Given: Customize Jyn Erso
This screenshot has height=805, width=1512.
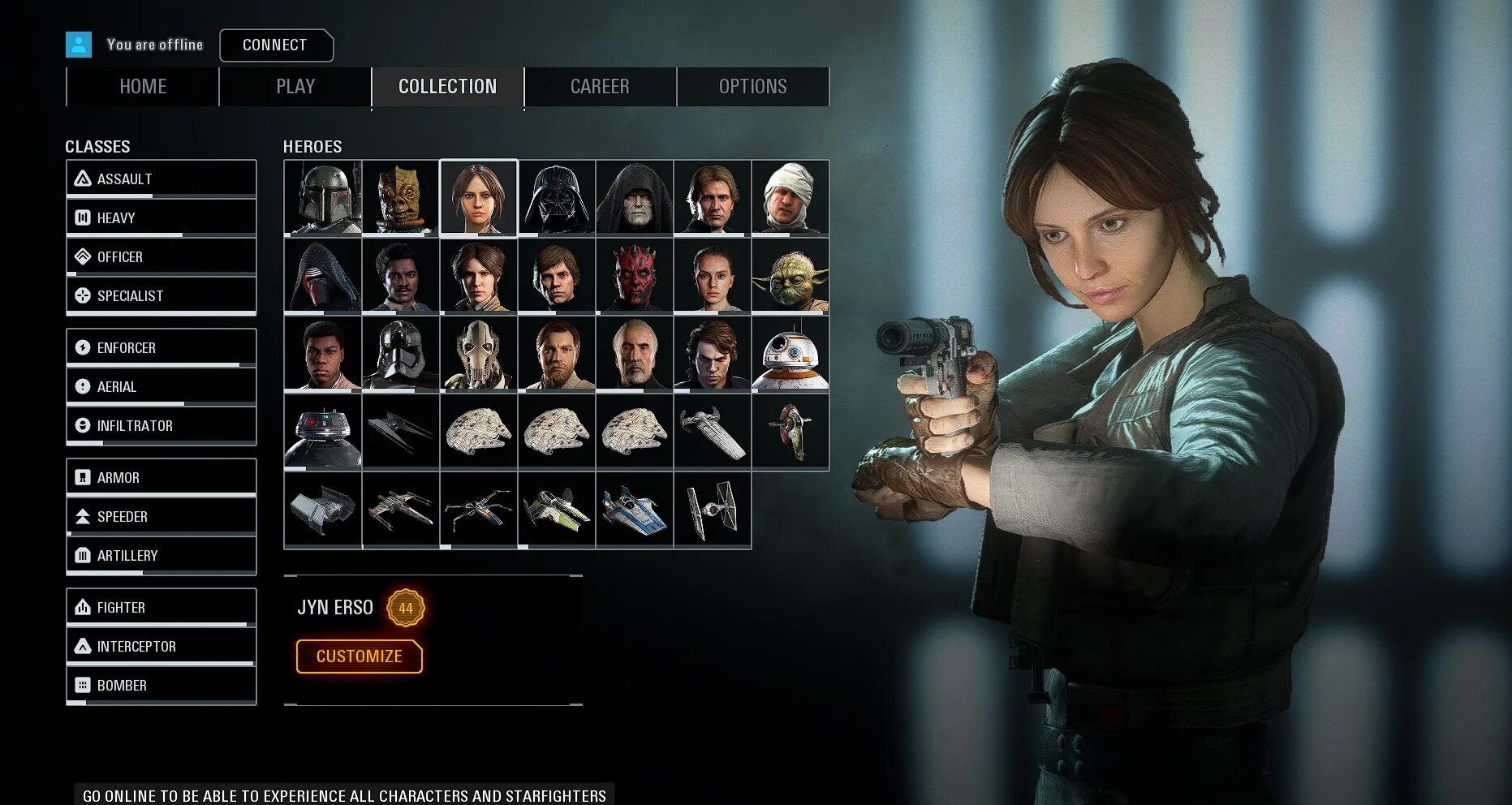Looking at the screenshot, I should [359, 656].
